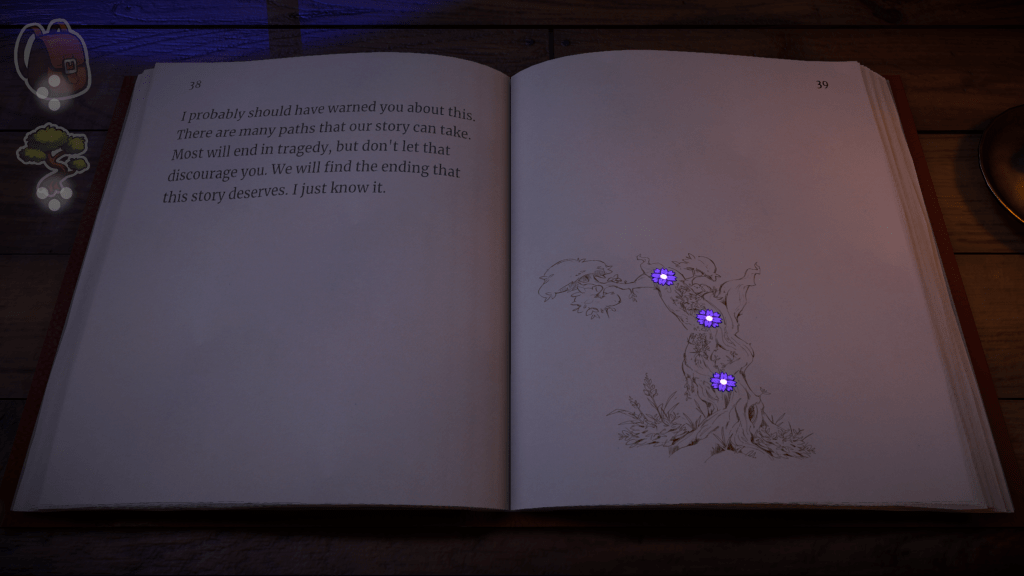Pick the glowing flower mid-trunk between the others
This screenshot has height=576, width=1024.
tap(709, 318)
